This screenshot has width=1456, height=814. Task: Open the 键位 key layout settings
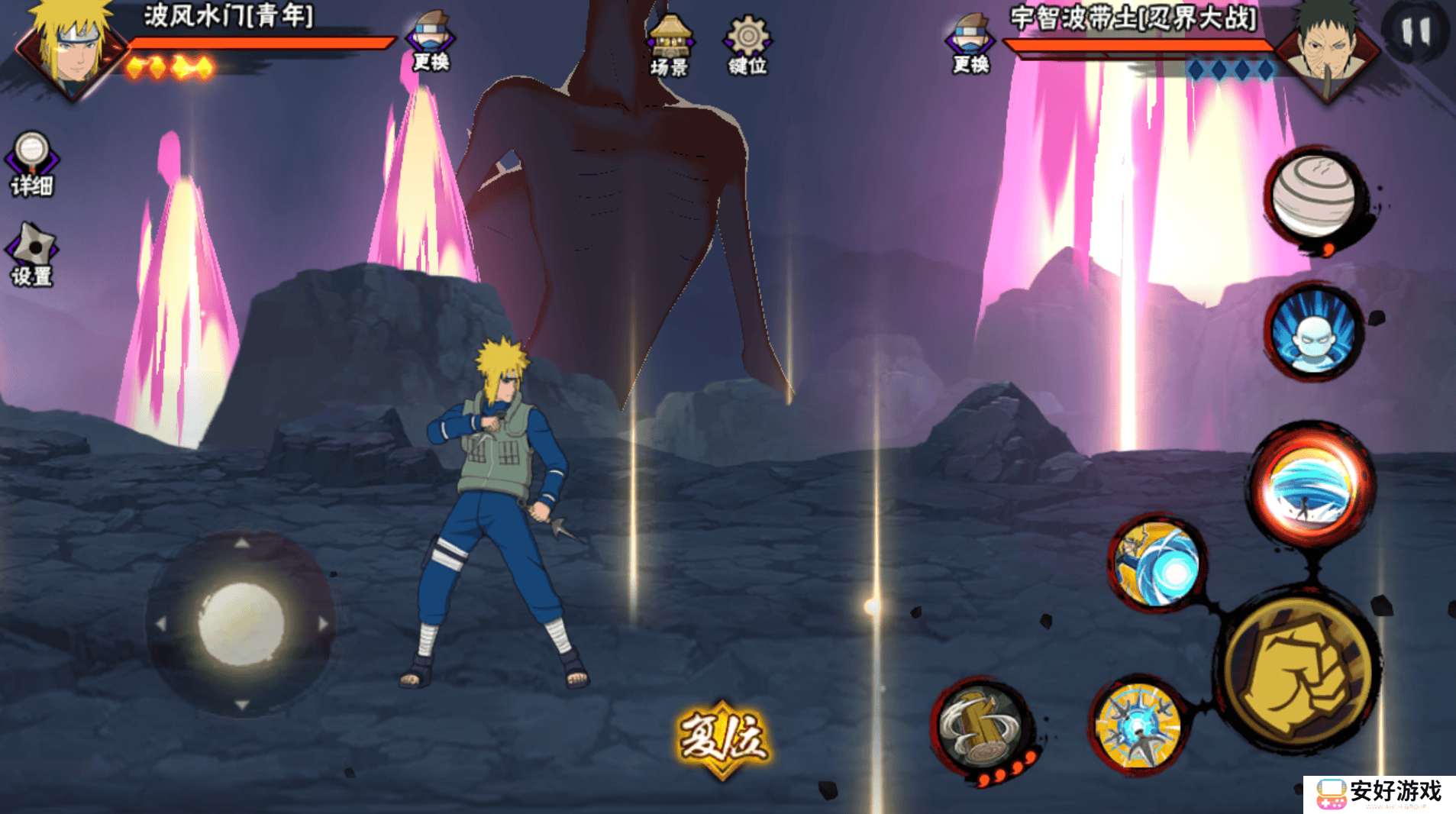[x=747, y=46]
